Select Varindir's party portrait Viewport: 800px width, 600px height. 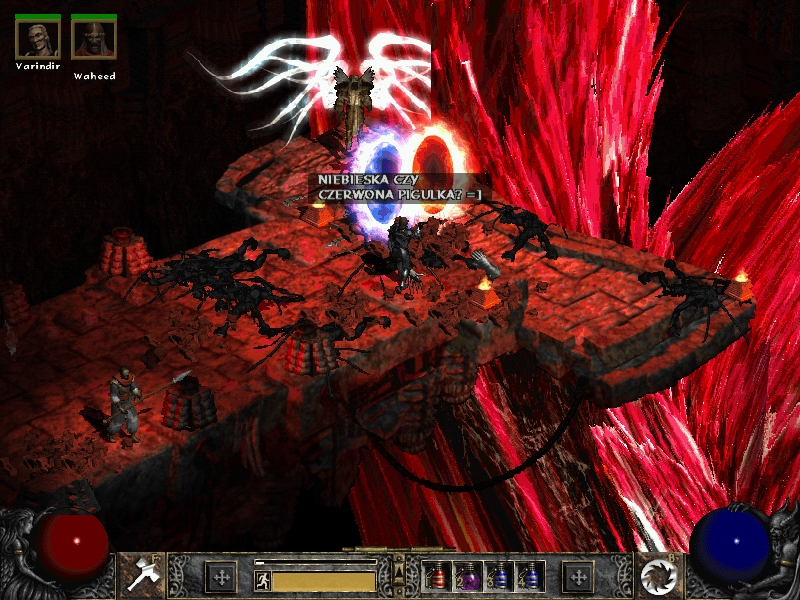(37, 37)
